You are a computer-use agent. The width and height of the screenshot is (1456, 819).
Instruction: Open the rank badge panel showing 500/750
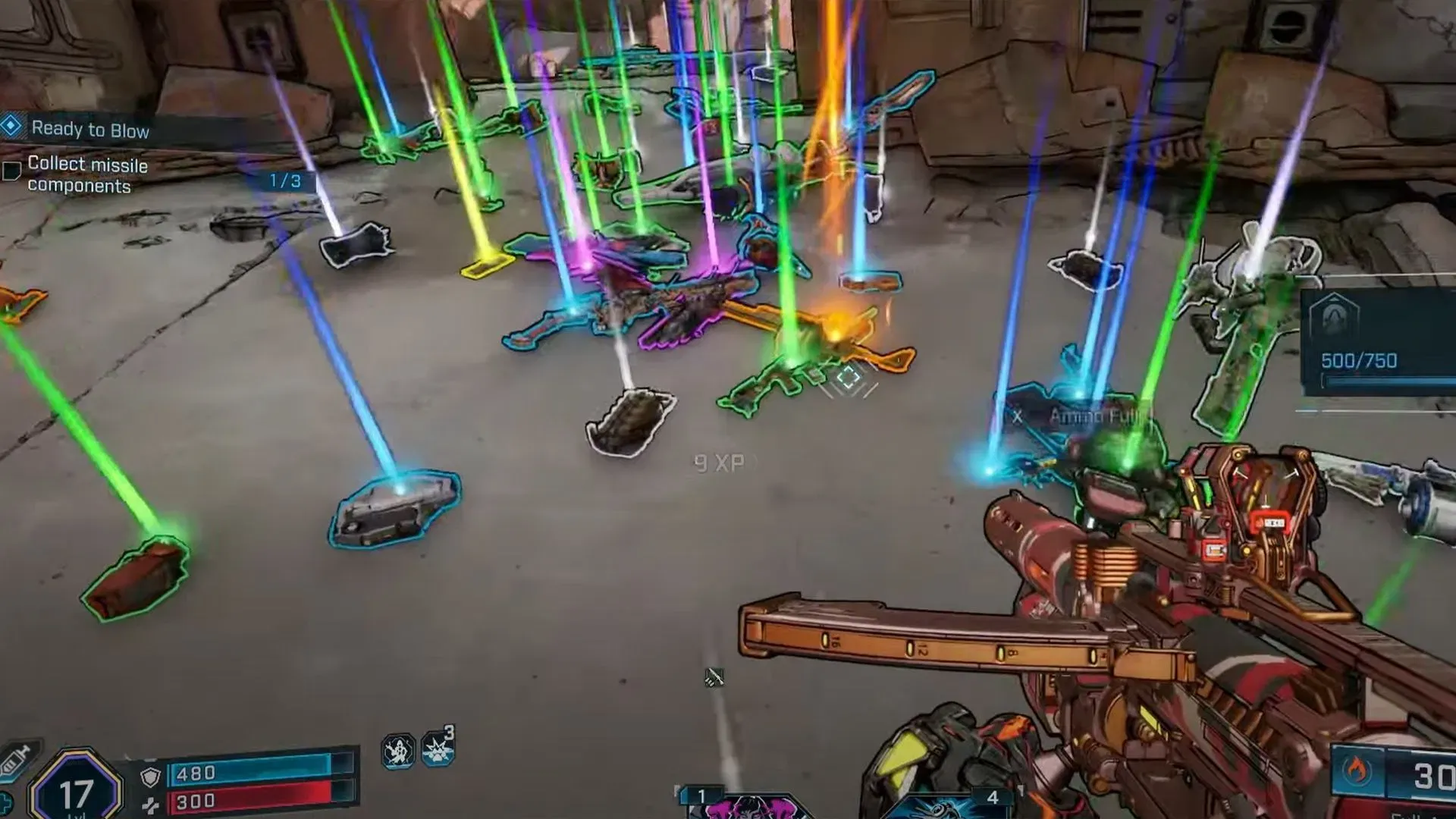coord(1336,318)
